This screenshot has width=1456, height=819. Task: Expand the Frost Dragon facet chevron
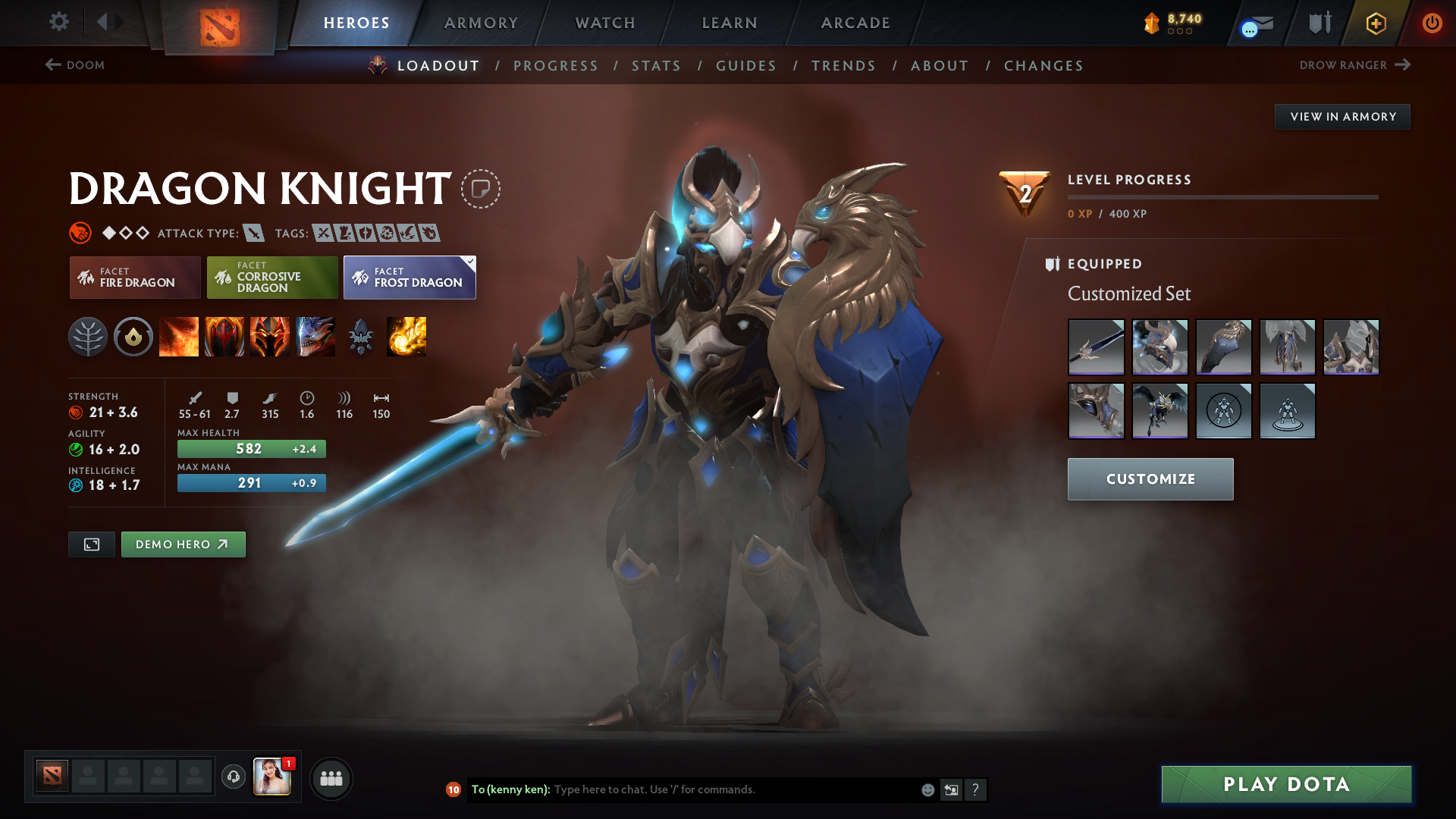coord(470,259)
